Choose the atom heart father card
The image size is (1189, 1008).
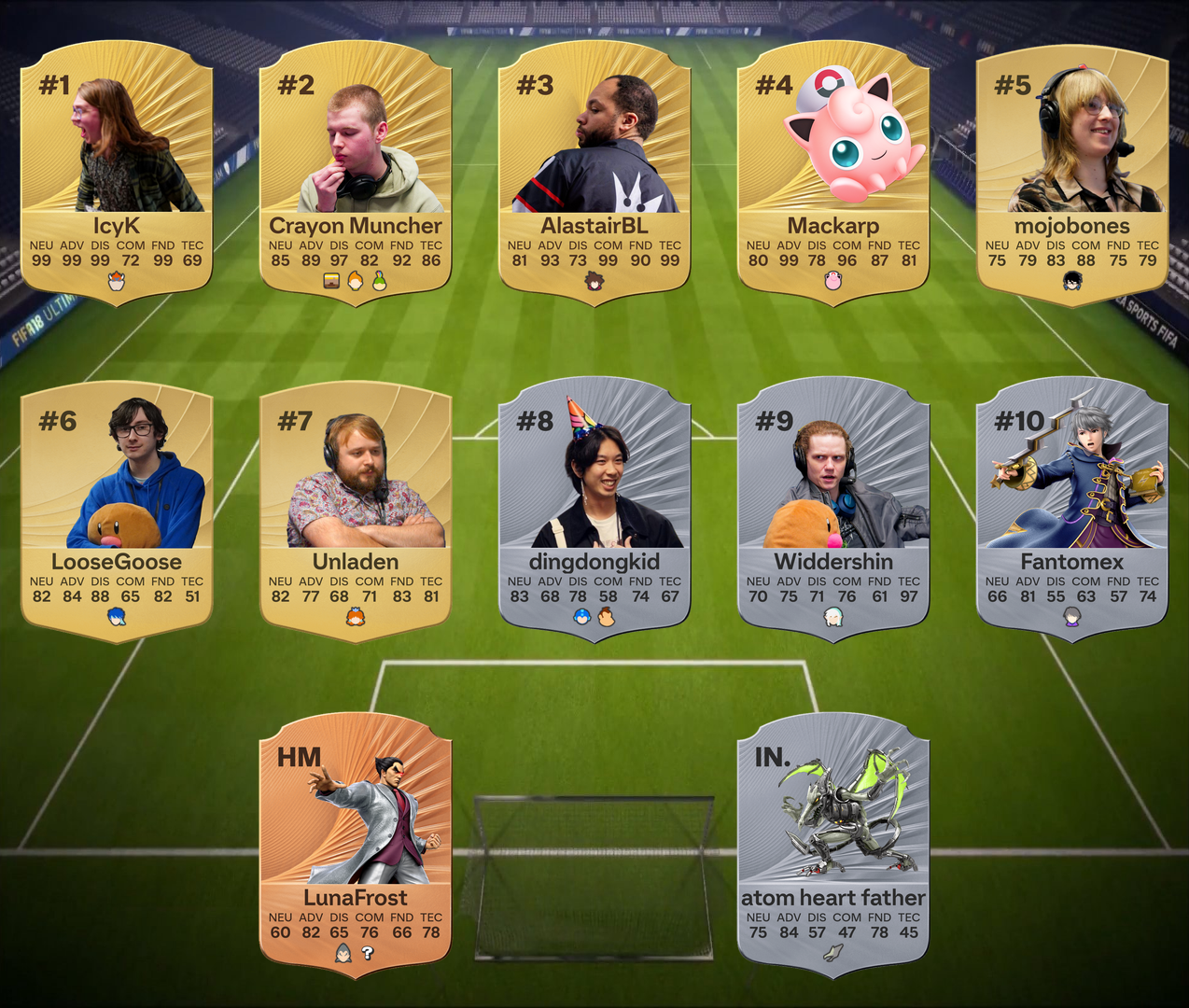click(833, 845)
